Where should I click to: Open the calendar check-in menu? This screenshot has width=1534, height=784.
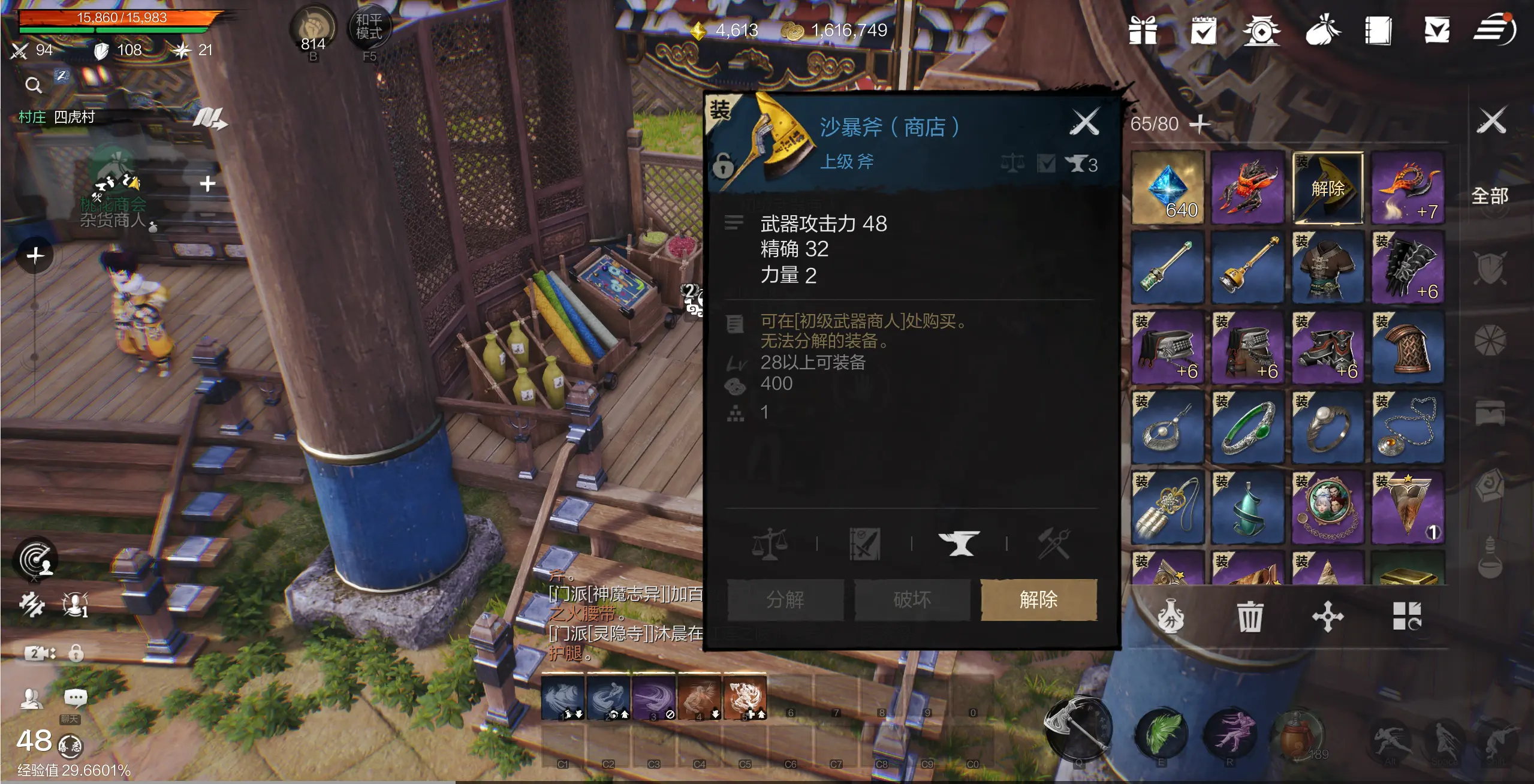pyautogui.click(x=1203, y=30)
